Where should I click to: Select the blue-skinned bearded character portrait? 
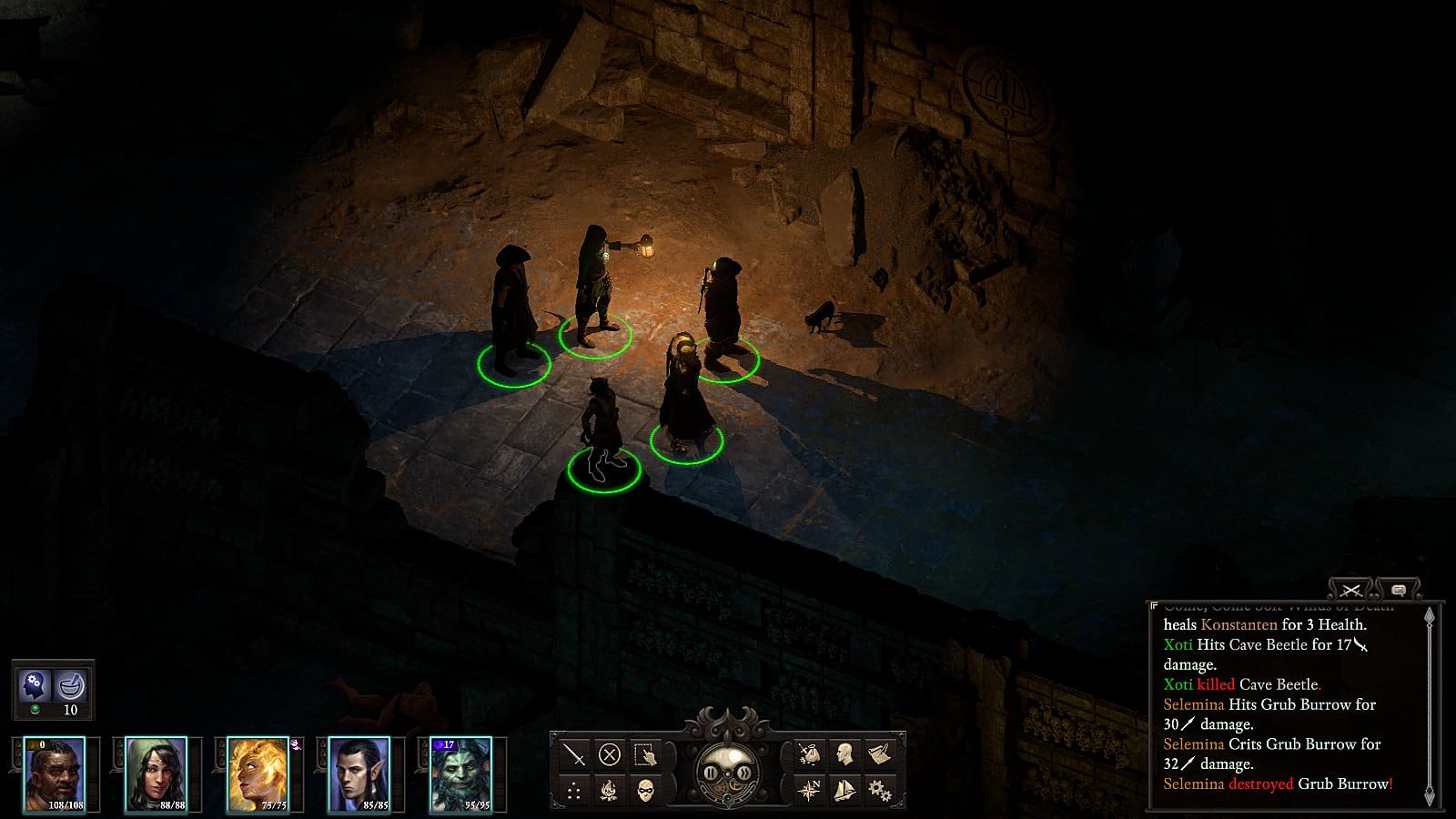pyautogui.click(x=460, y=774)
